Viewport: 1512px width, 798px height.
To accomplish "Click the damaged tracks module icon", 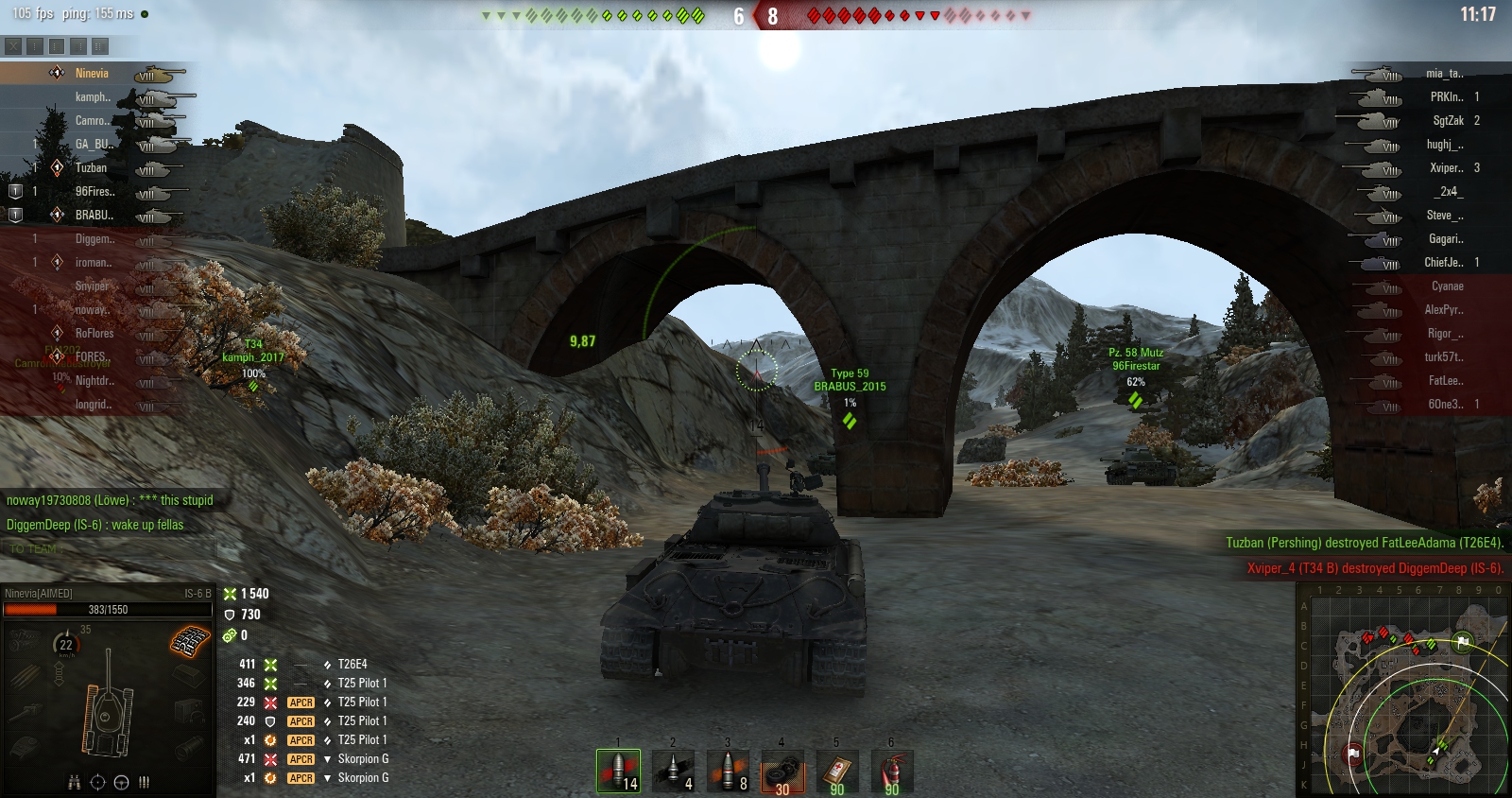I will click(x=190, y=642).
